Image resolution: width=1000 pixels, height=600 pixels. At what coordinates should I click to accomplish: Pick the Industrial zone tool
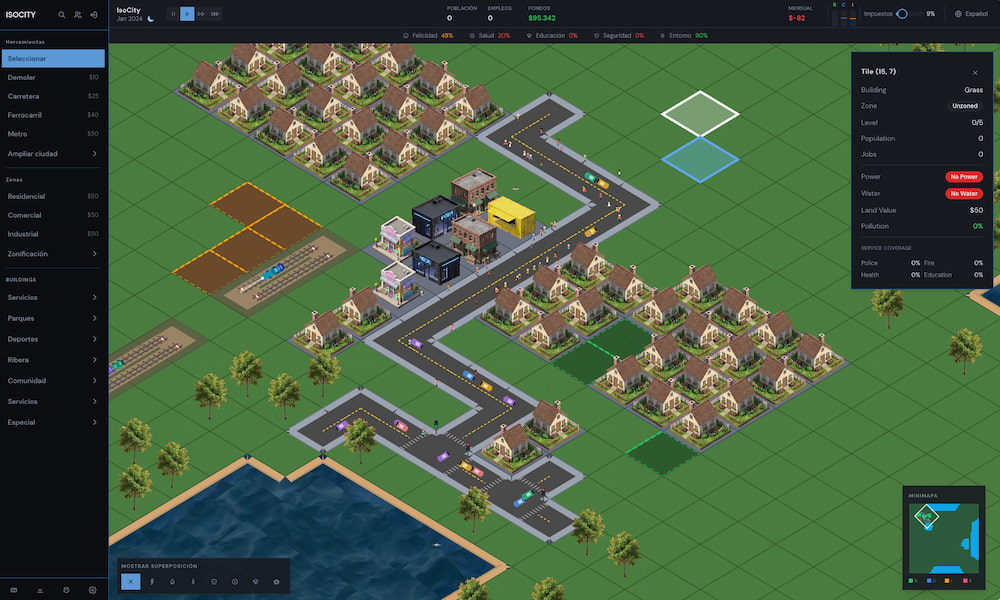[x=53, y=234]
